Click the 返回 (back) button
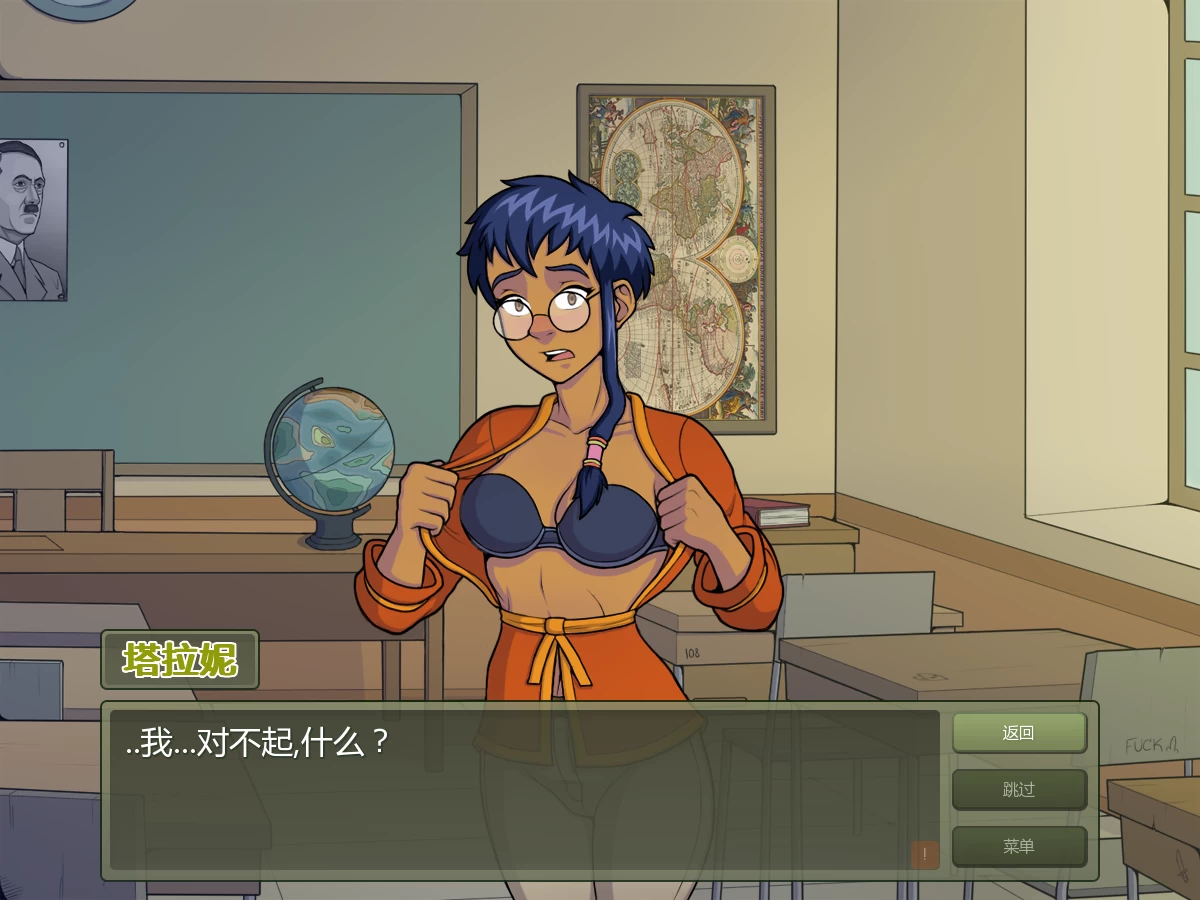The height and width of the screenshot is (900, 1200). [x=1018, y=733]
